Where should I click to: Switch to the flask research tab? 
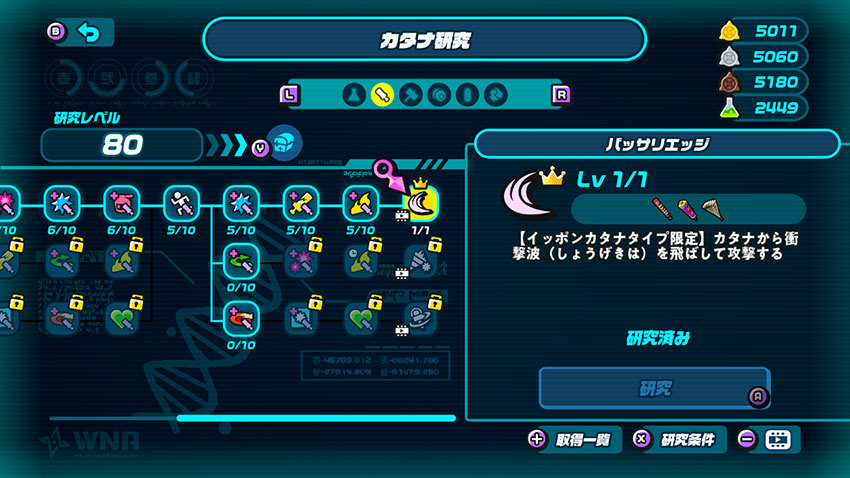(352, 95)
